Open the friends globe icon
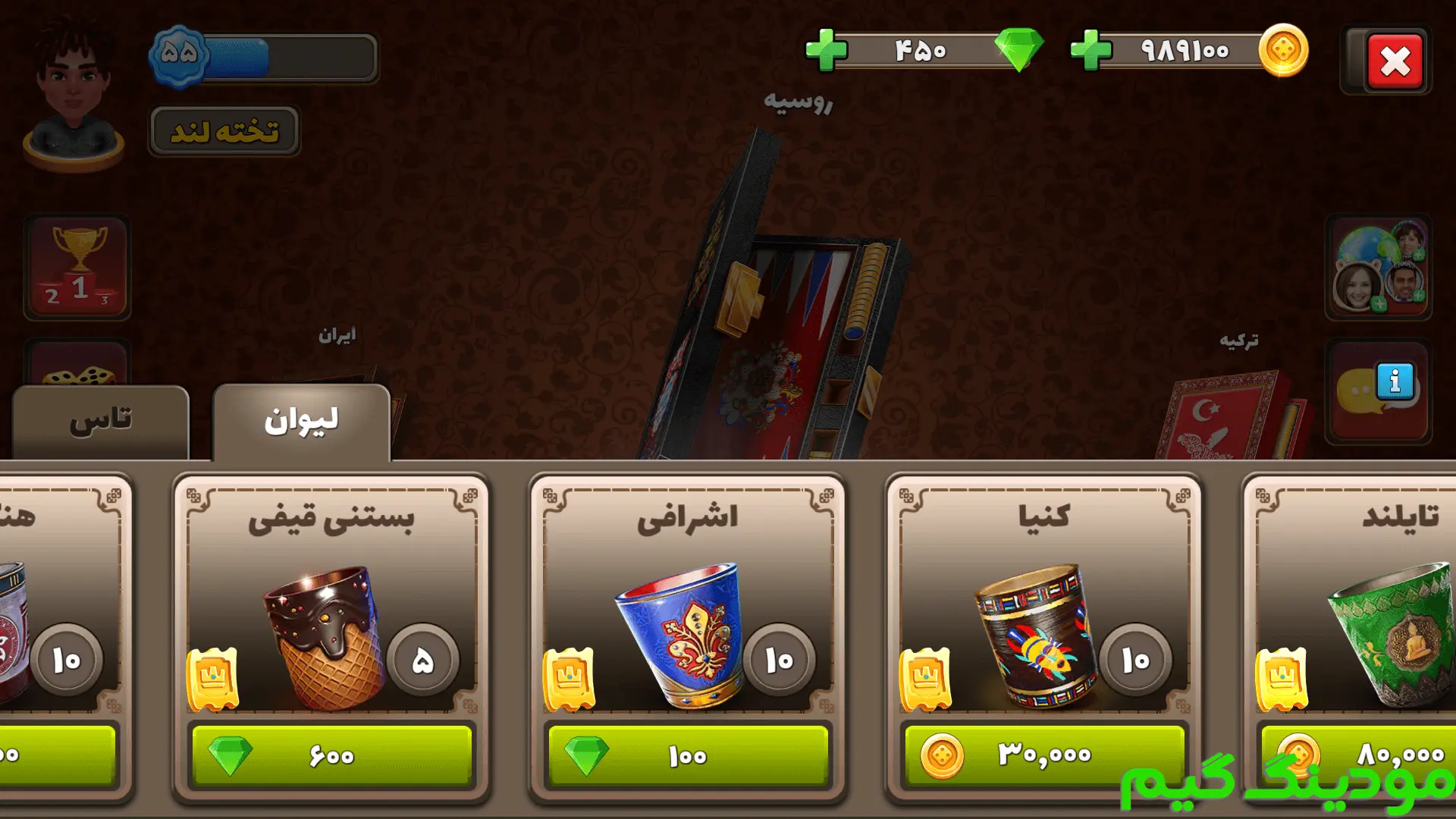This screenshot has height=819, width=1456. point(1379,267)
